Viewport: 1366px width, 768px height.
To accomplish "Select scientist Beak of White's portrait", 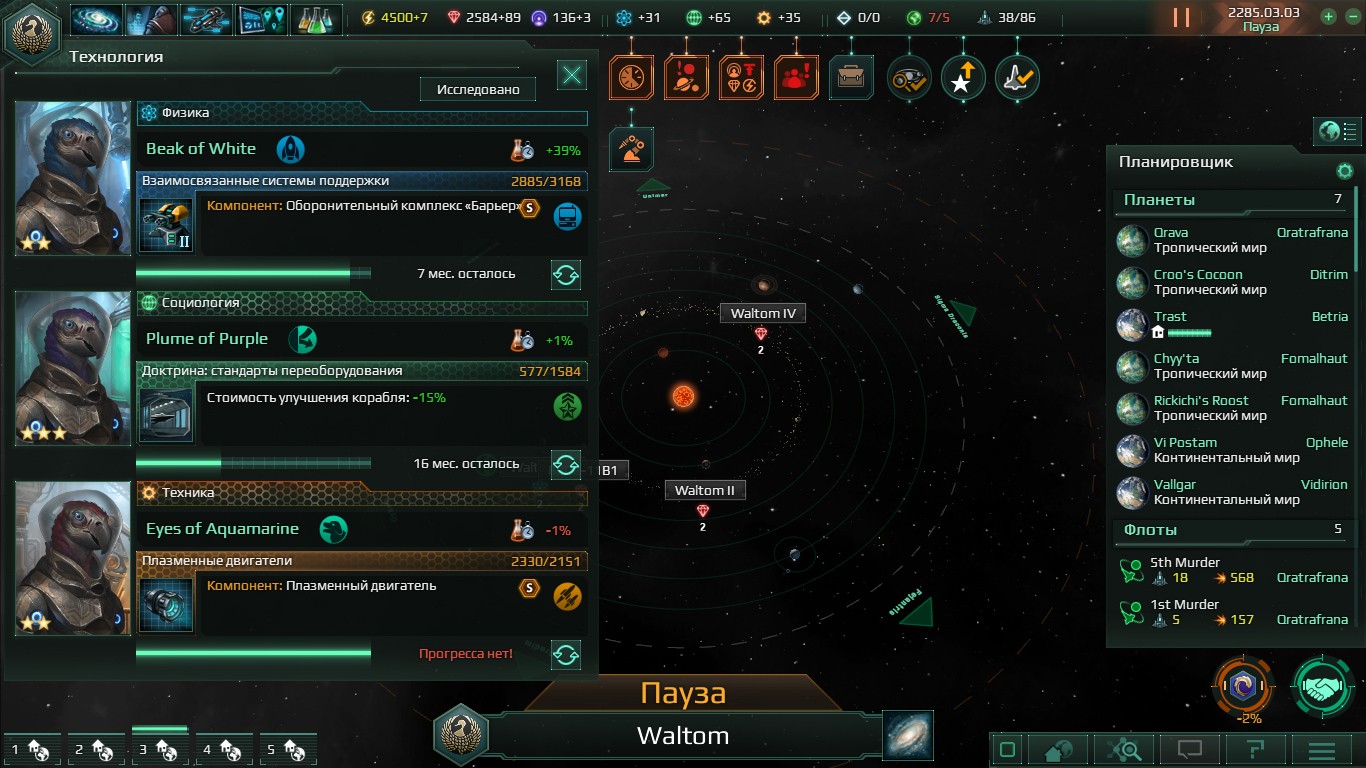I will pyautogui.click(x=73, y=178).
